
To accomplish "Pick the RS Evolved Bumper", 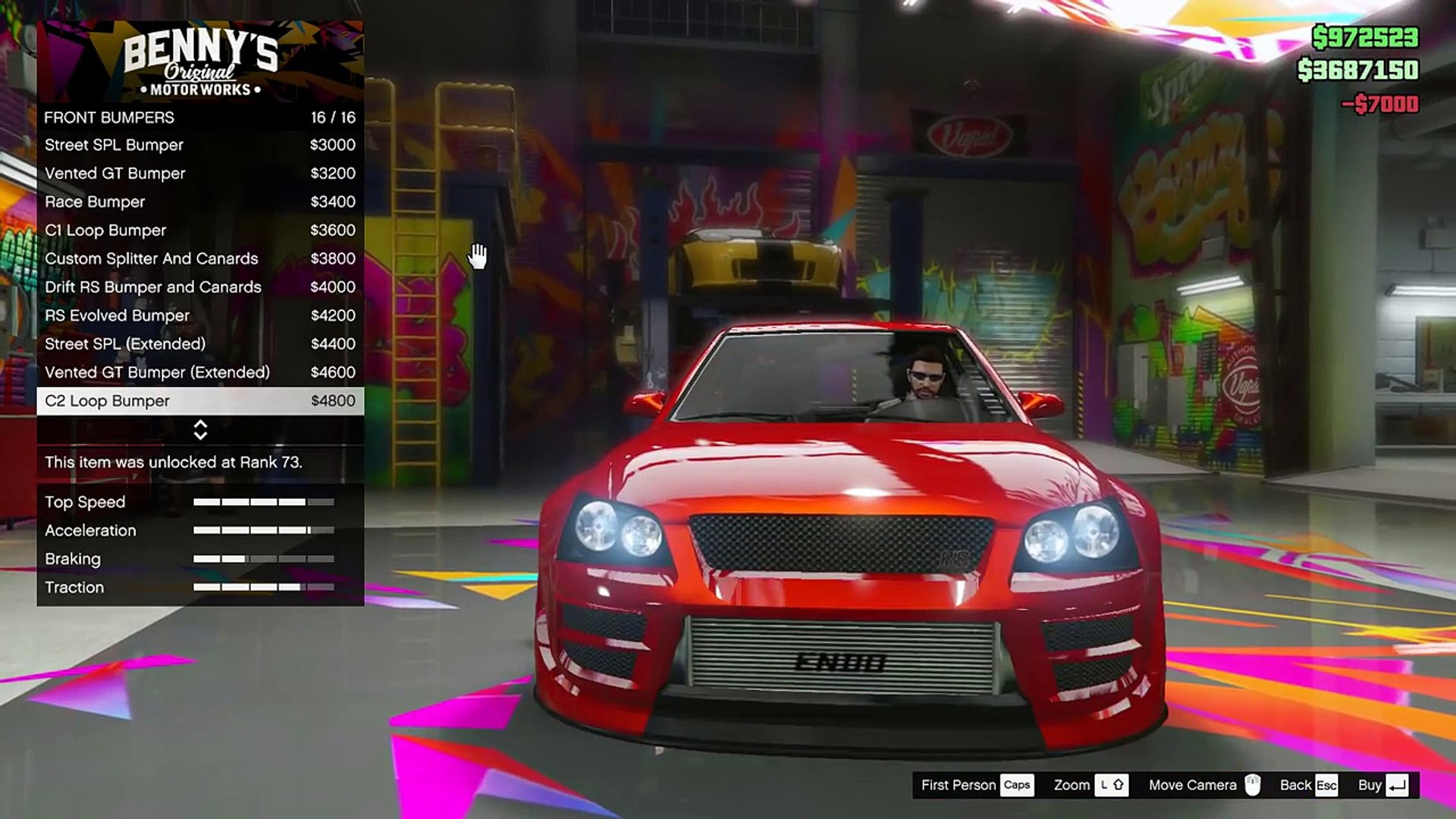I will (x=199, y=315).
